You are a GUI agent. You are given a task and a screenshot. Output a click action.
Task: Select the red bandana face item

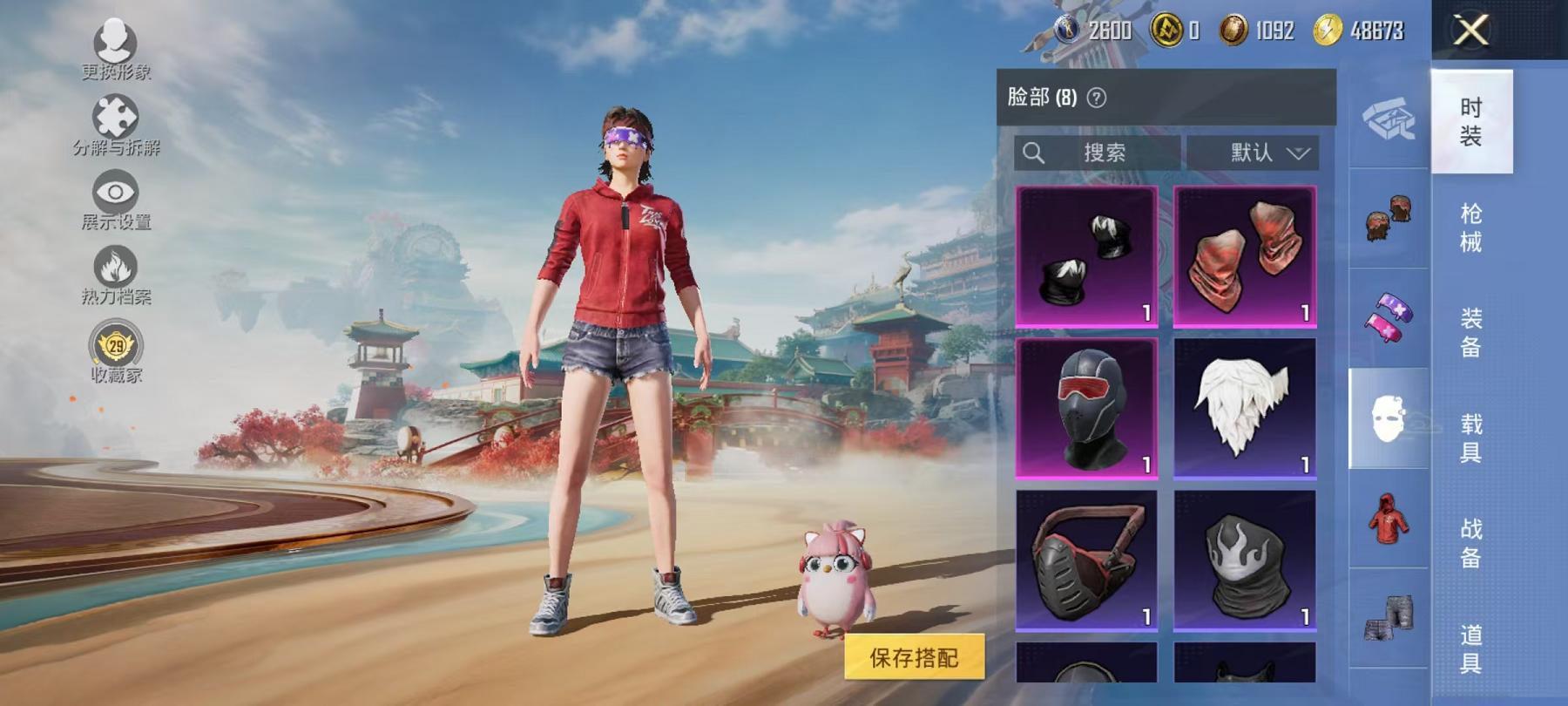(1245, 256)
